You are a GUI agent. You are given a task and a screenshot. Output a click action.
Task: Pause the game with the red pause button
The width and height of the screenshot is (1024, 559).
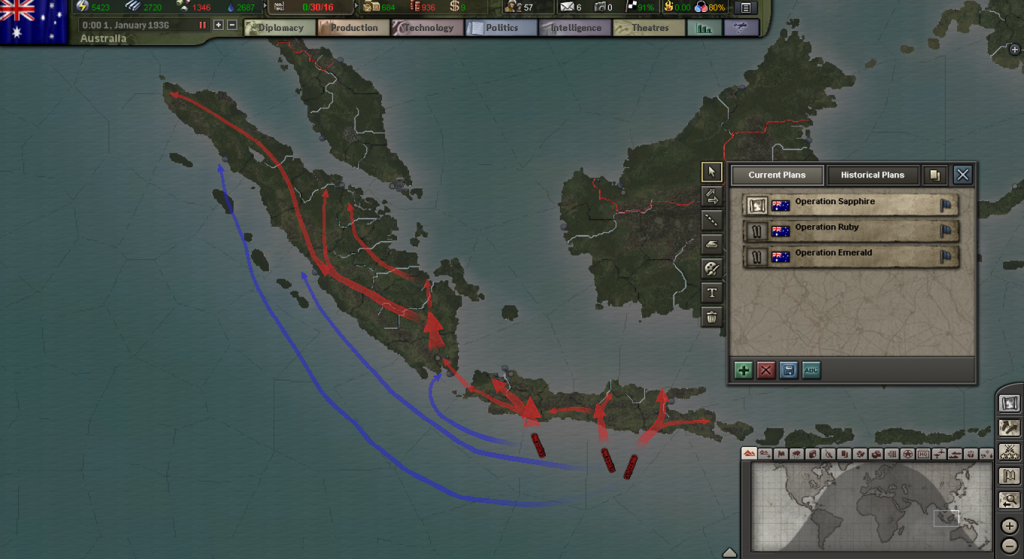203,24
